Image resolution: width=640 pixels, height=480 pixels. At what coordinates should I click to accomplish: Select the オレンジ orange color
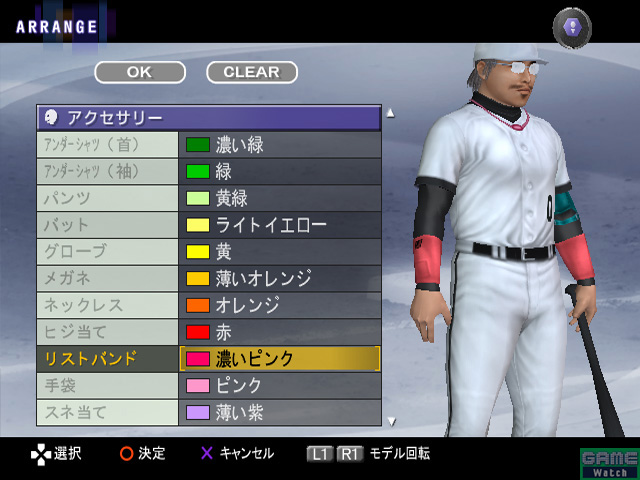pos(279,305)
